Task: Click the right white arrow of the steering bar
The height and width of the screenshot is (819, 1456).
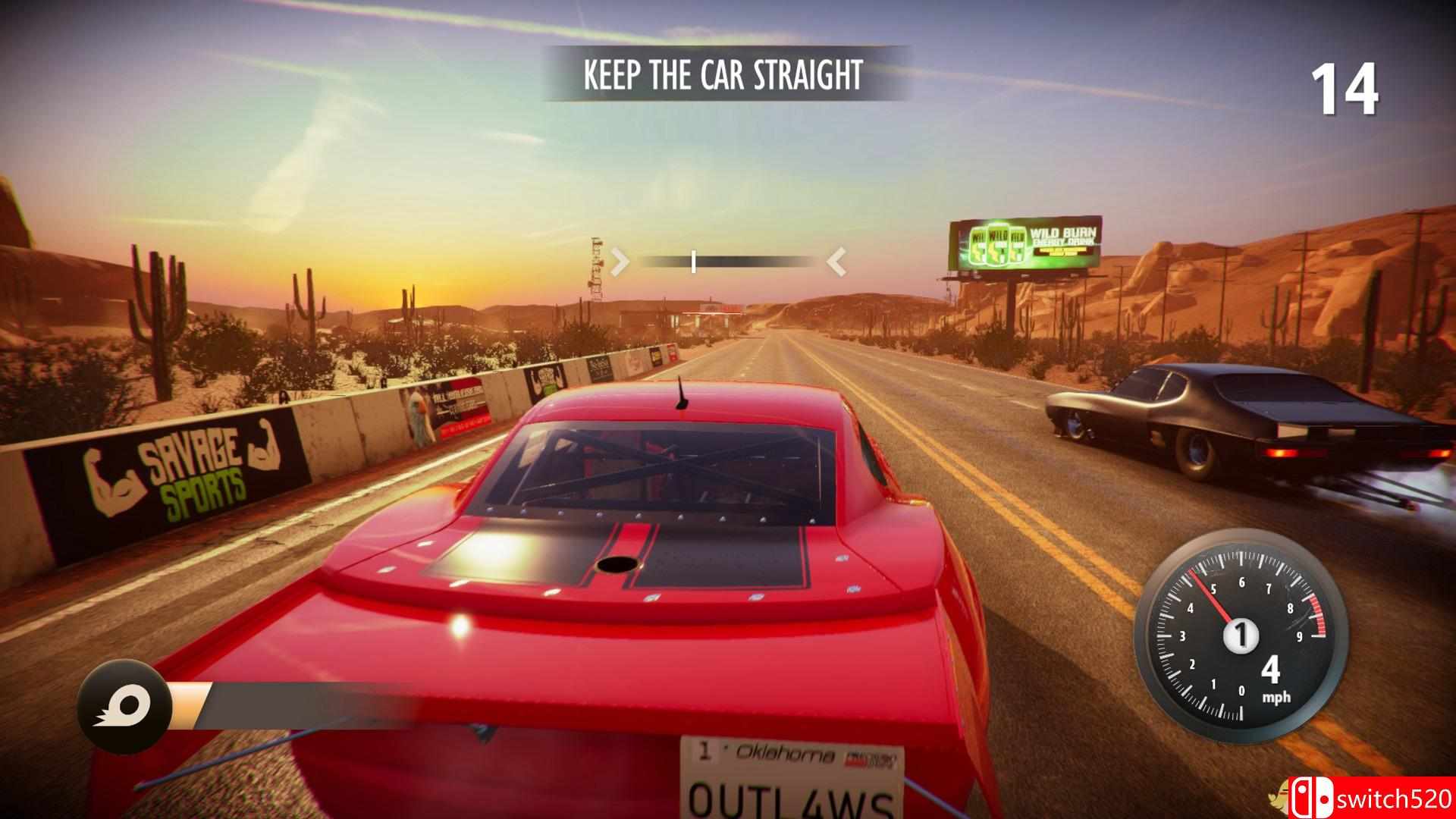Action: click(x=836, y=263)
